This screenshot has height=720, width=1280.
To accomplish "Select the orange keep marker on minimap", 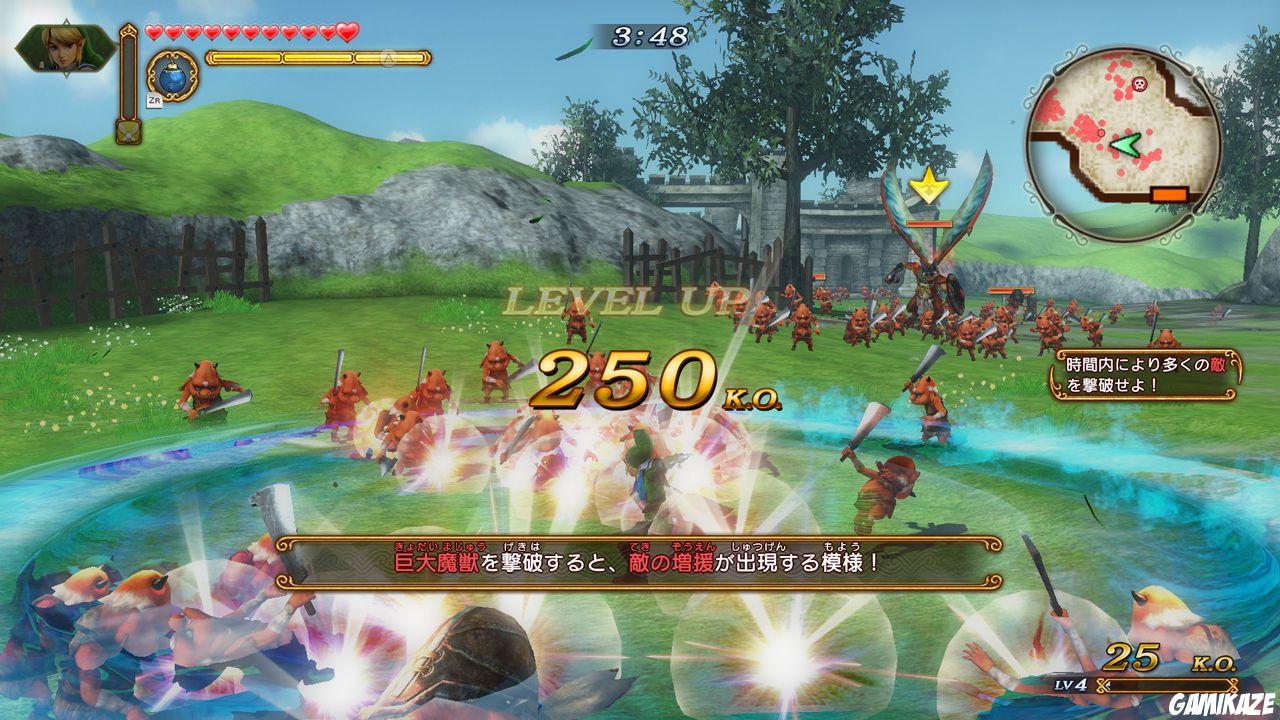I will 1169,193.
